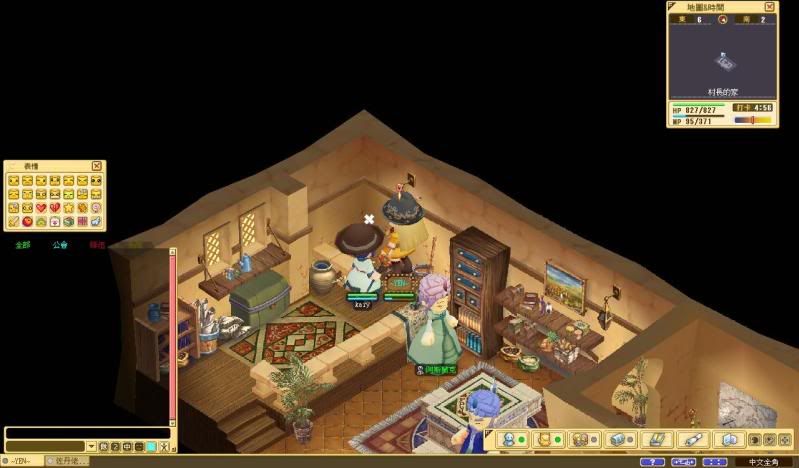Click the 中文全角 input mode indicator
799x468 pixels.
[765, 462]
